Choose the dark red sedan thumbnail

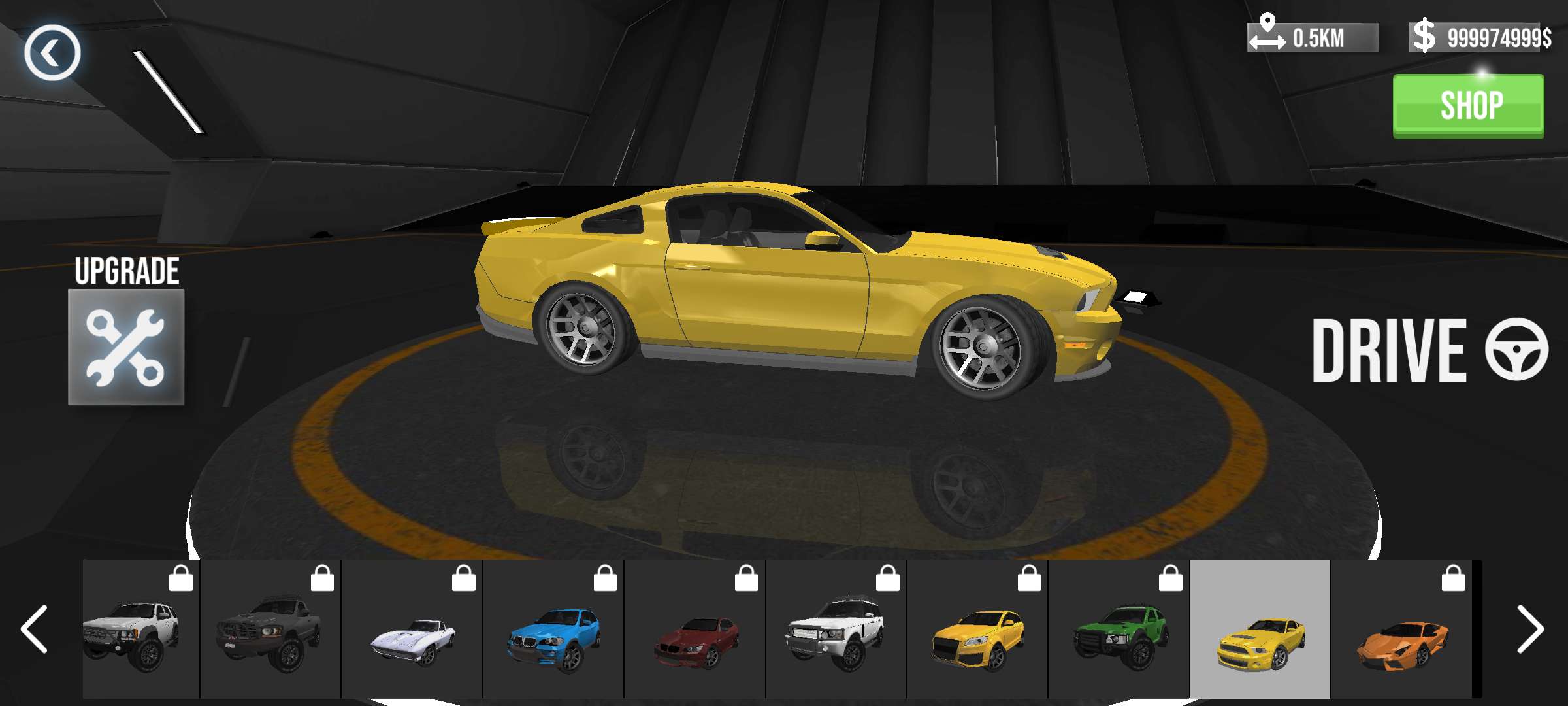pyautogui.click(x=695, y=630)
